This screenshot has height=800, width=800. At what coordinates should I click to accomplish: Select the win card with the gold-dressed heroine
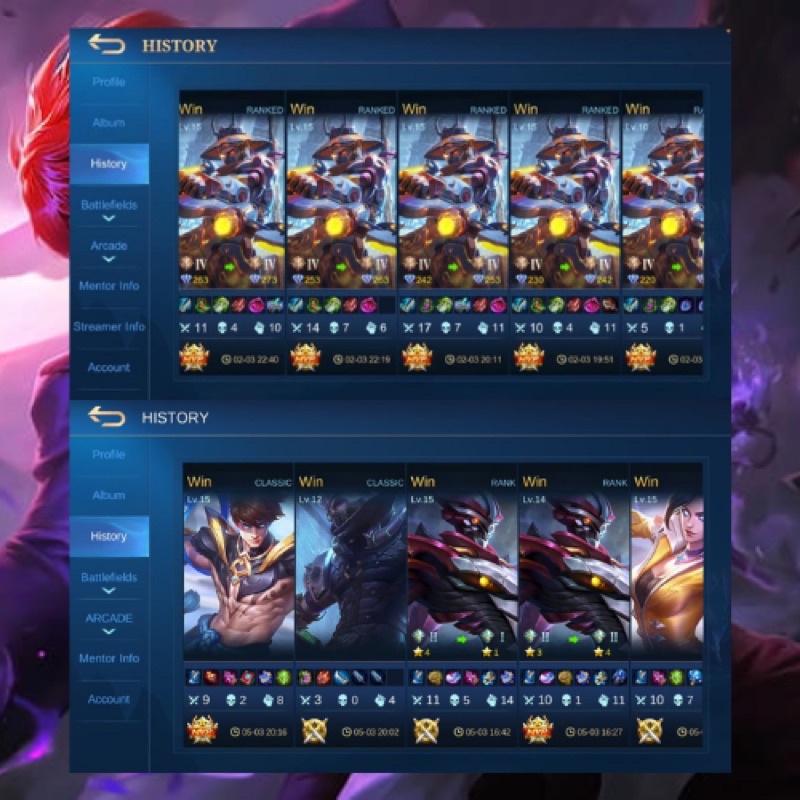click(x=667, y=580)
